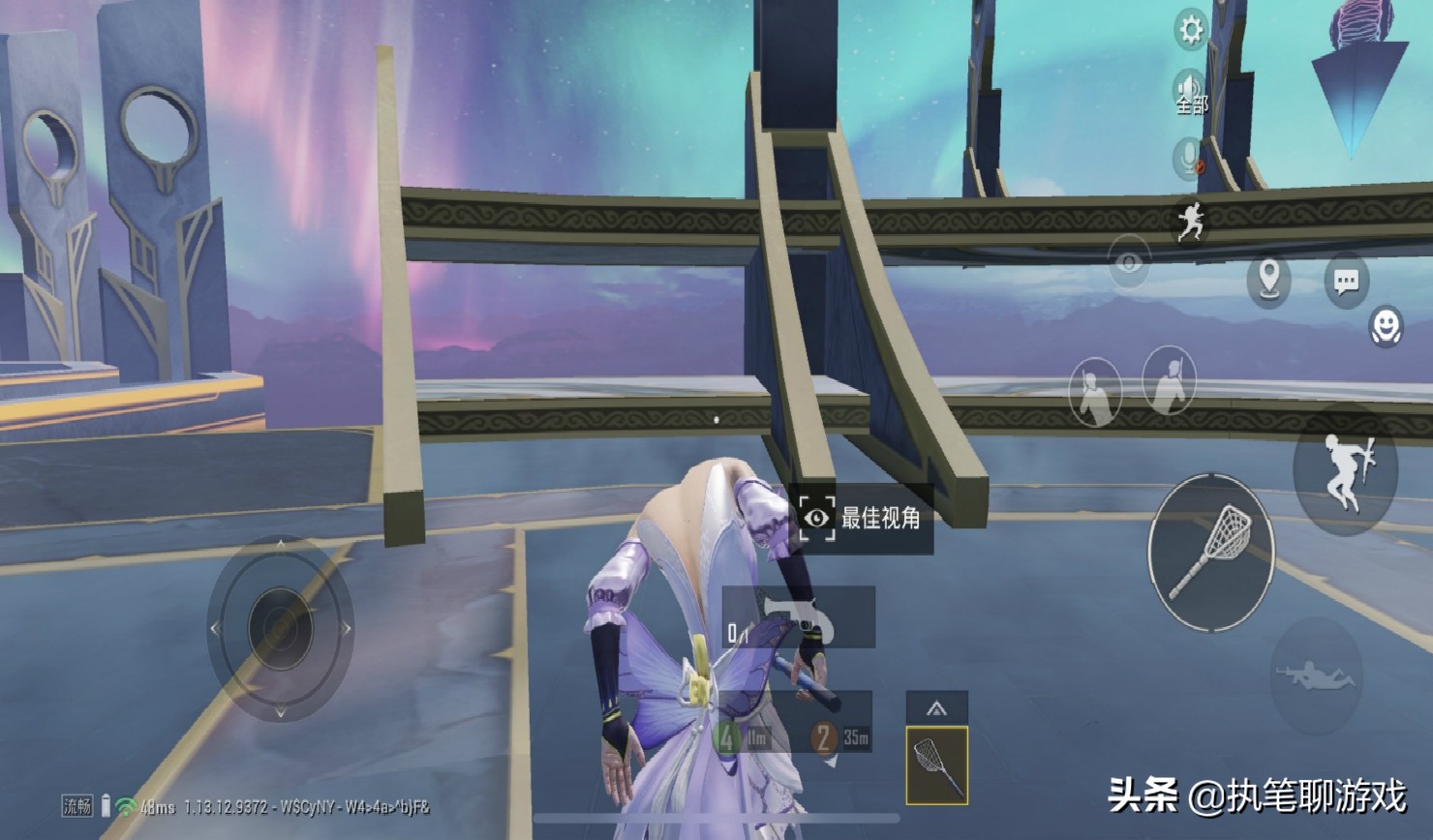Tap the lean right stance button
Viewport: 1433px width, 840px height.
[1169, 380]
